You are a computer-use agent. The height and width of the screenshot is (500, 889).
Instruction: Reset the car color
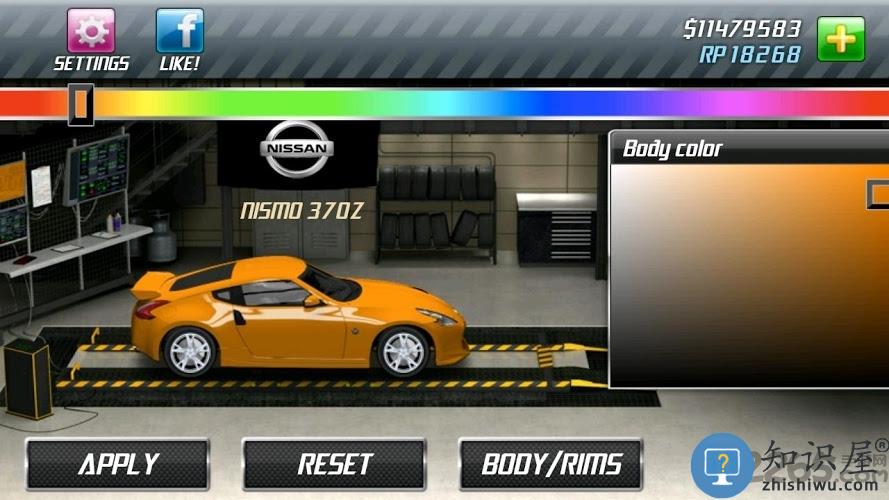coord(334,464)
